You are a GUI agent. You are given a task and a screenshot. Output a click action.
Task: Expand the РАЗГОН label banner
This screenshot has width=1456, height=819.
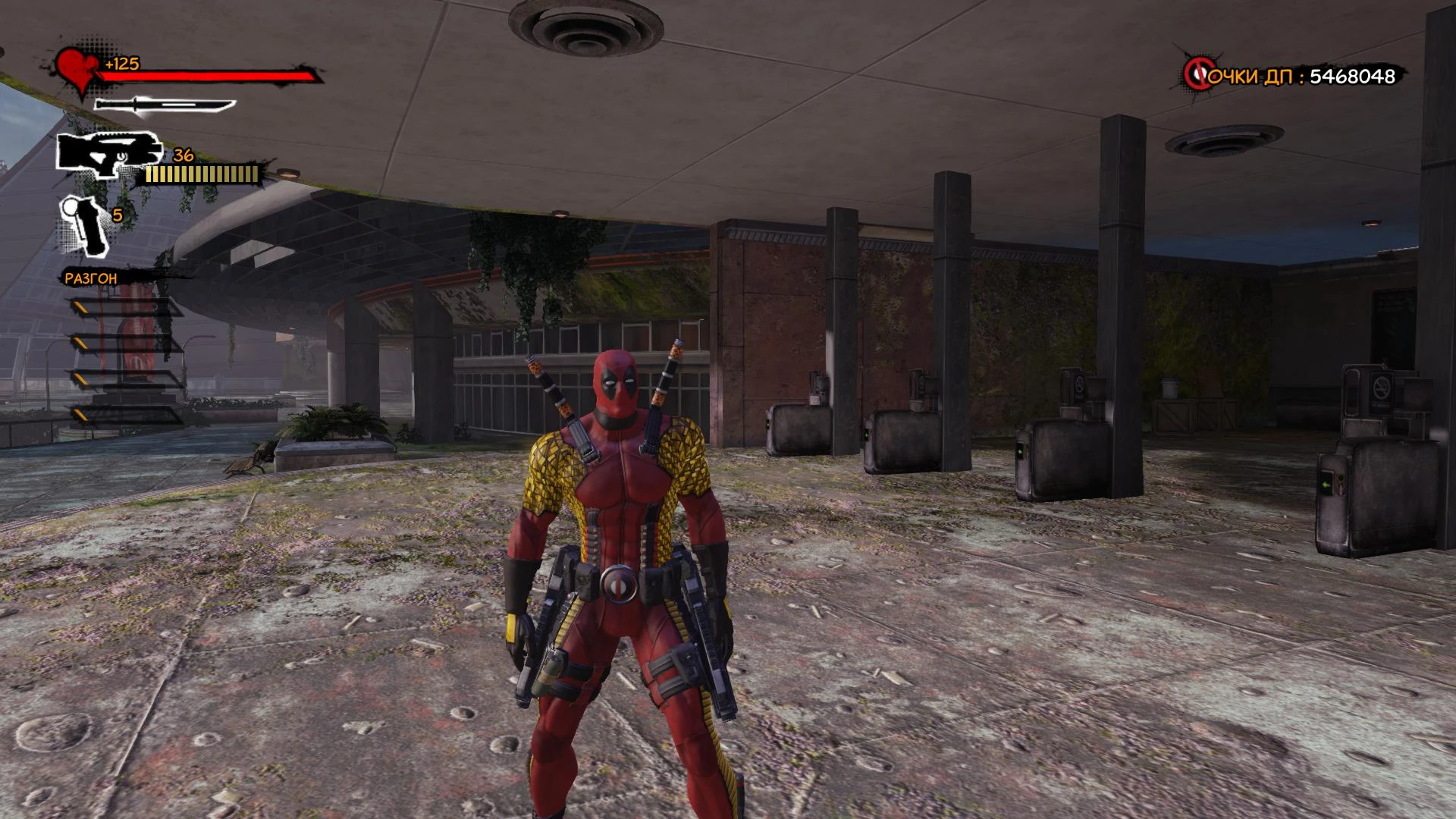tap(91, 278)
